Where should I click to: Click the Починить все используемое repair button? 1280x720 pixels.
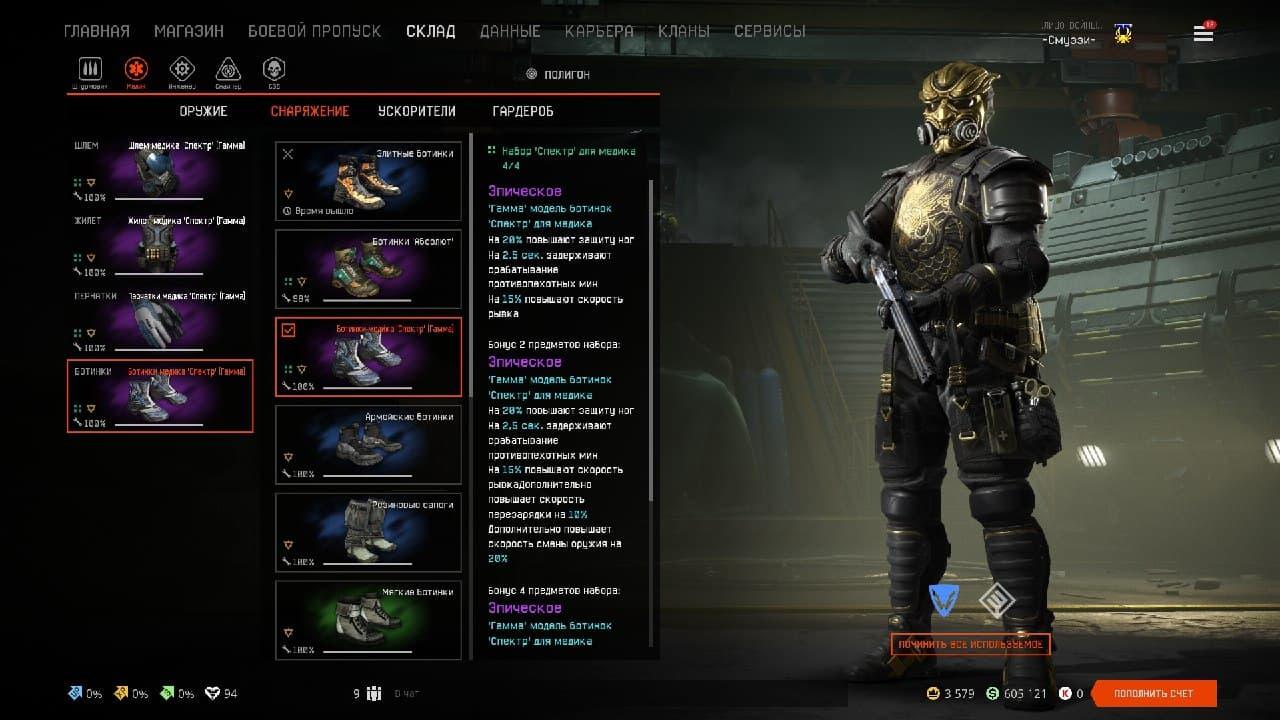point(970,645)
